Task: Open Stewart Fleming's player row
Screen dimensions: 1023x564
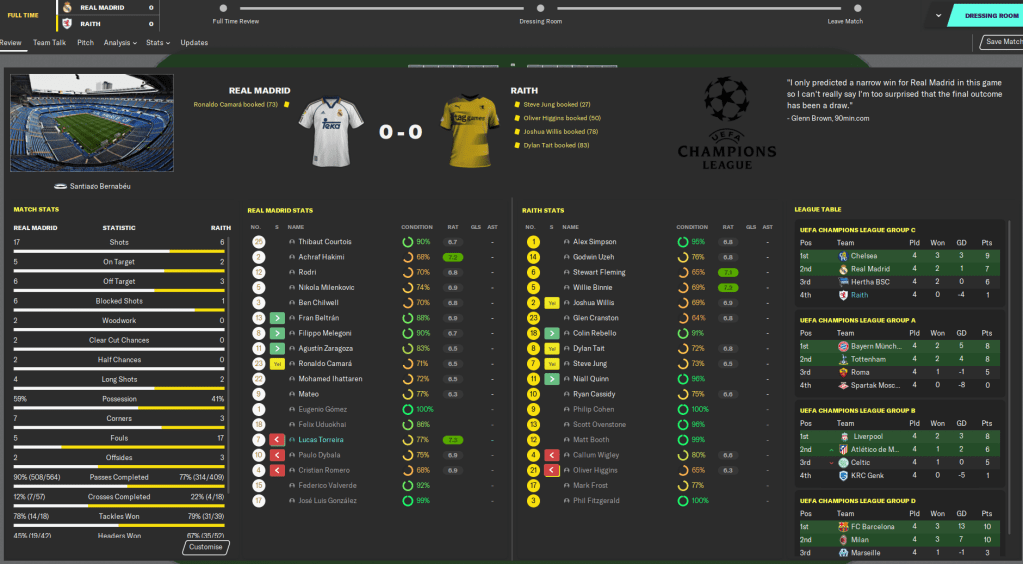Action: (x=600, y=272)
